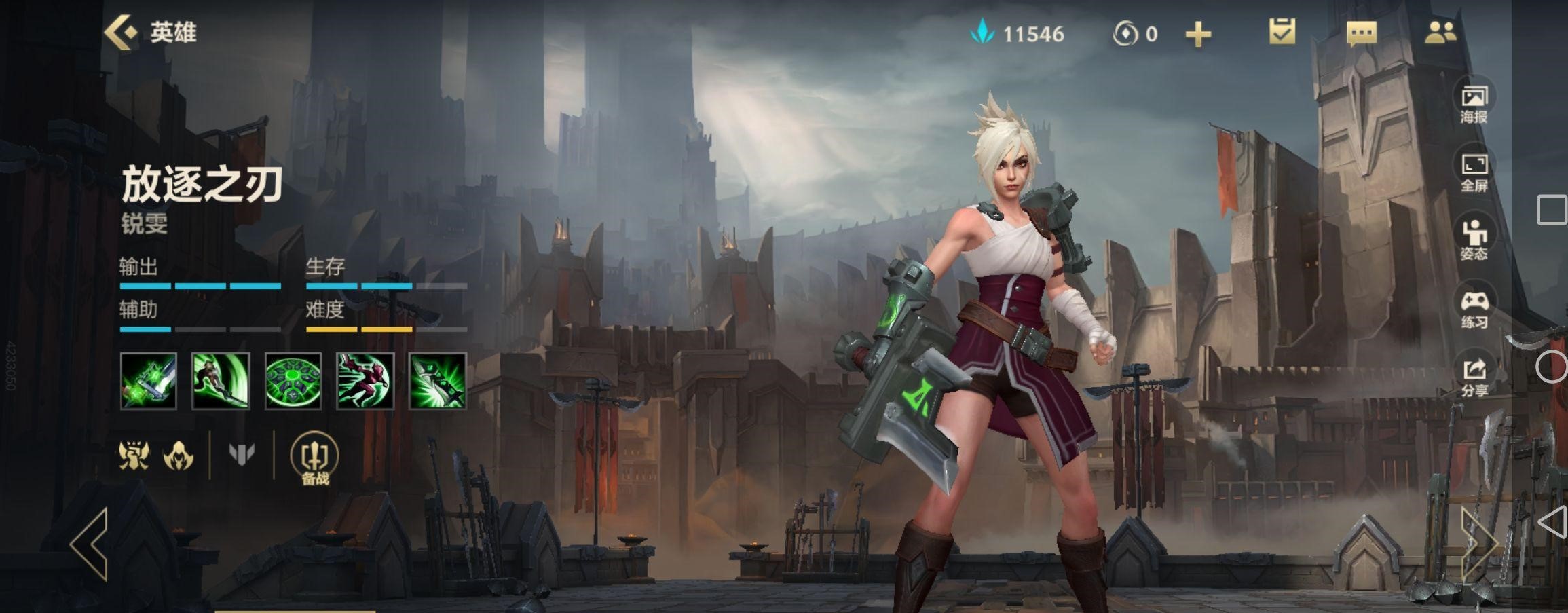Select the dashing figure ability icon
The width and height of the screenshot is (1568, 613).
(365, 381)
